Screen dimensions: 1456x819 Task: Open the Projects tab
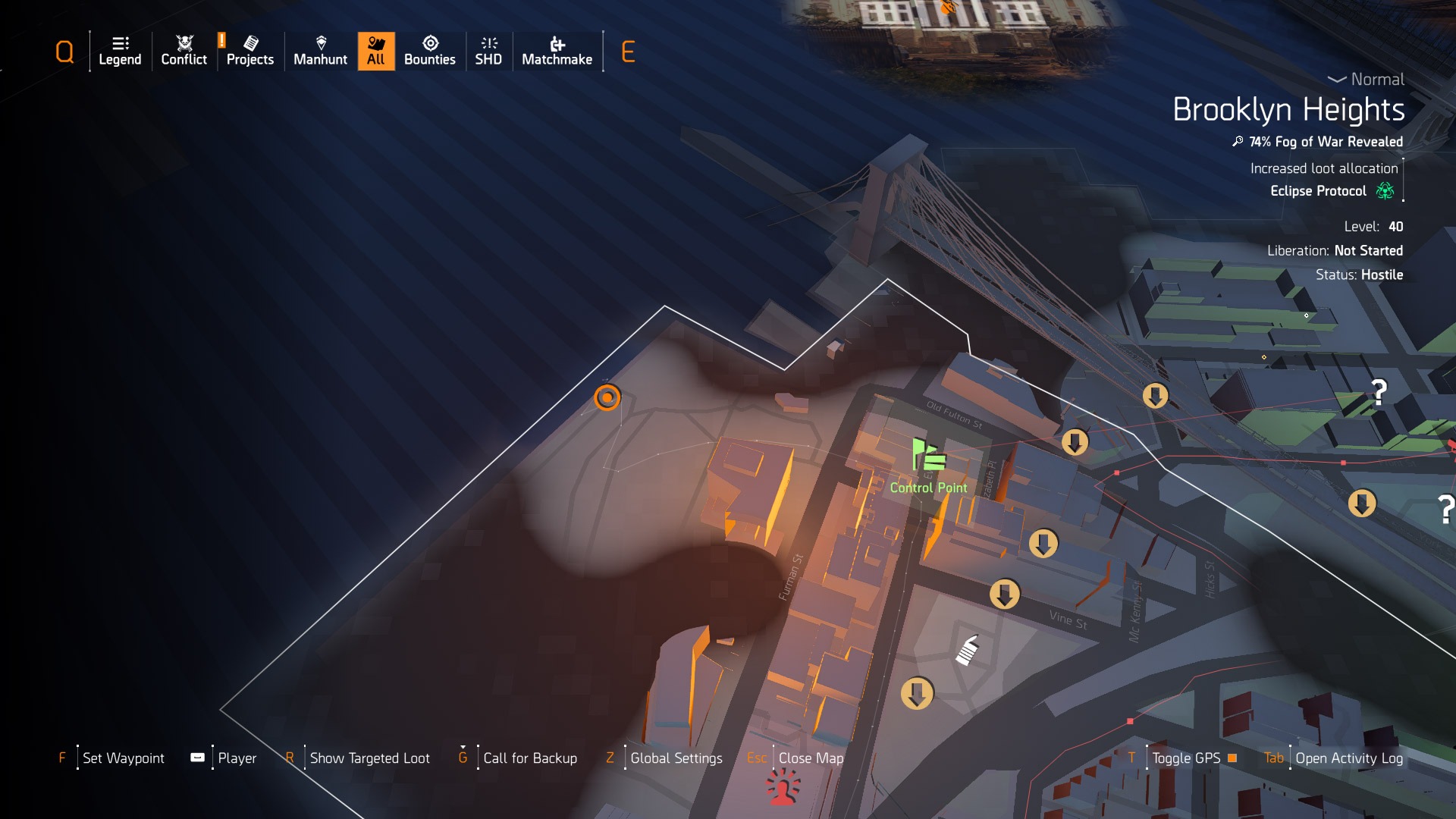249,51
